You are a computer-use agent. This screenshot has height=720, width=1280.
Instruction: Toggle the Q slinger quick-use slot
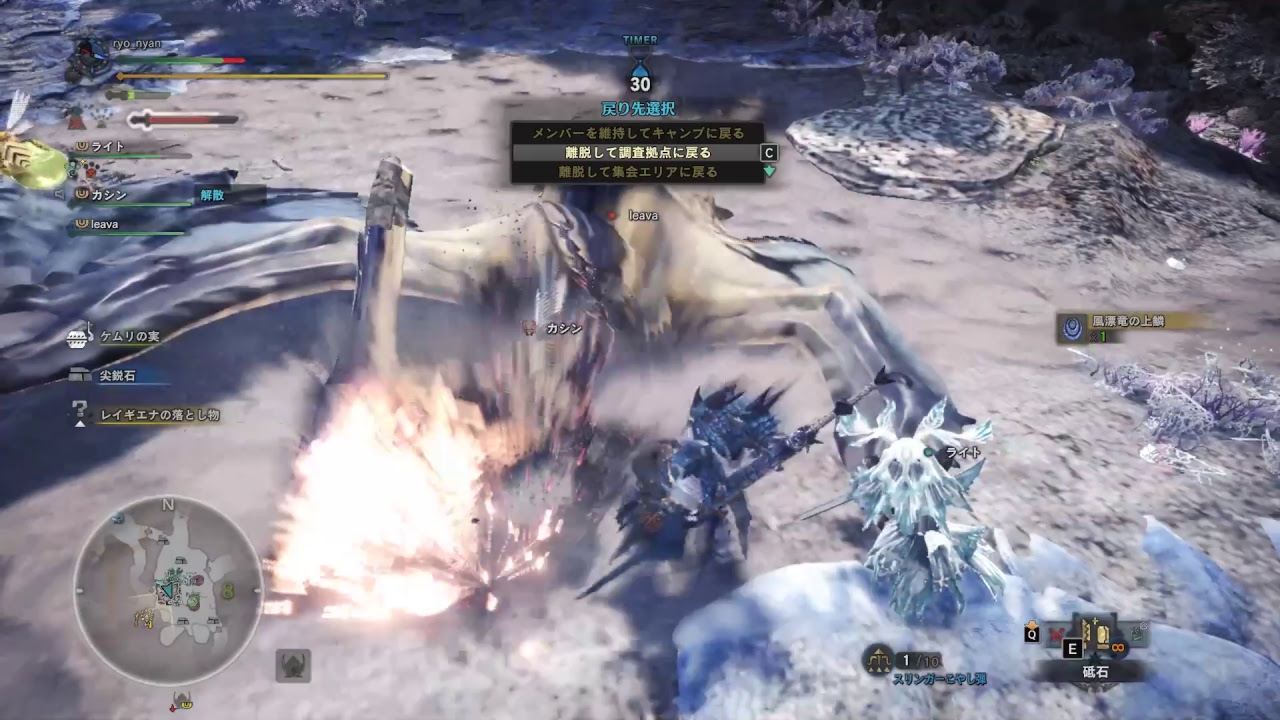[1032, 635]
